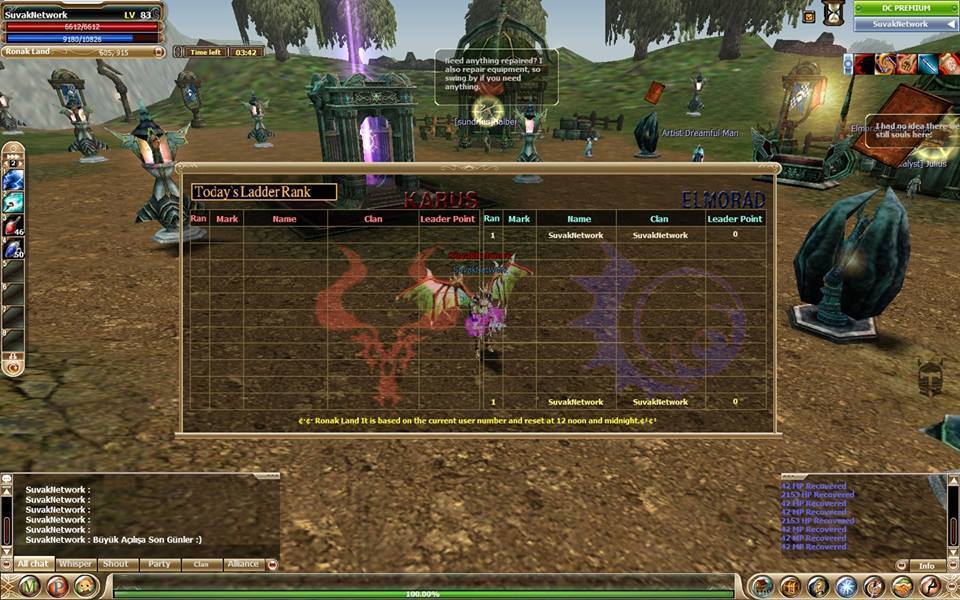Click the hourglass icon

point(832,13)
